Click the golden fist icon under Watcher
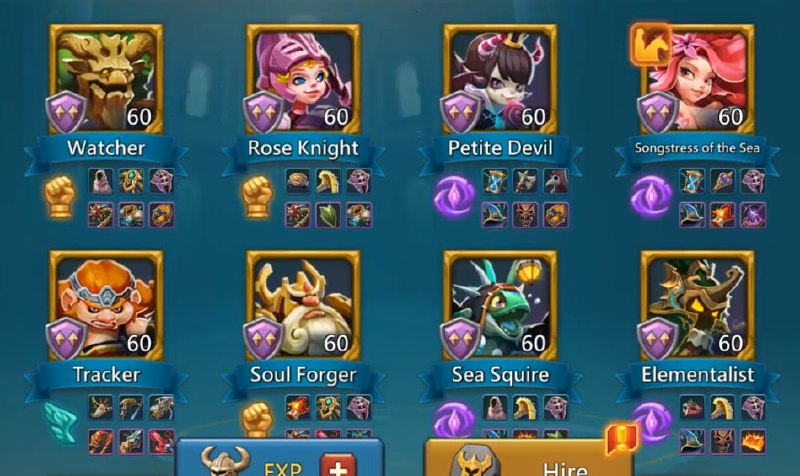The image size is (800, 476). tap(61, 194)
